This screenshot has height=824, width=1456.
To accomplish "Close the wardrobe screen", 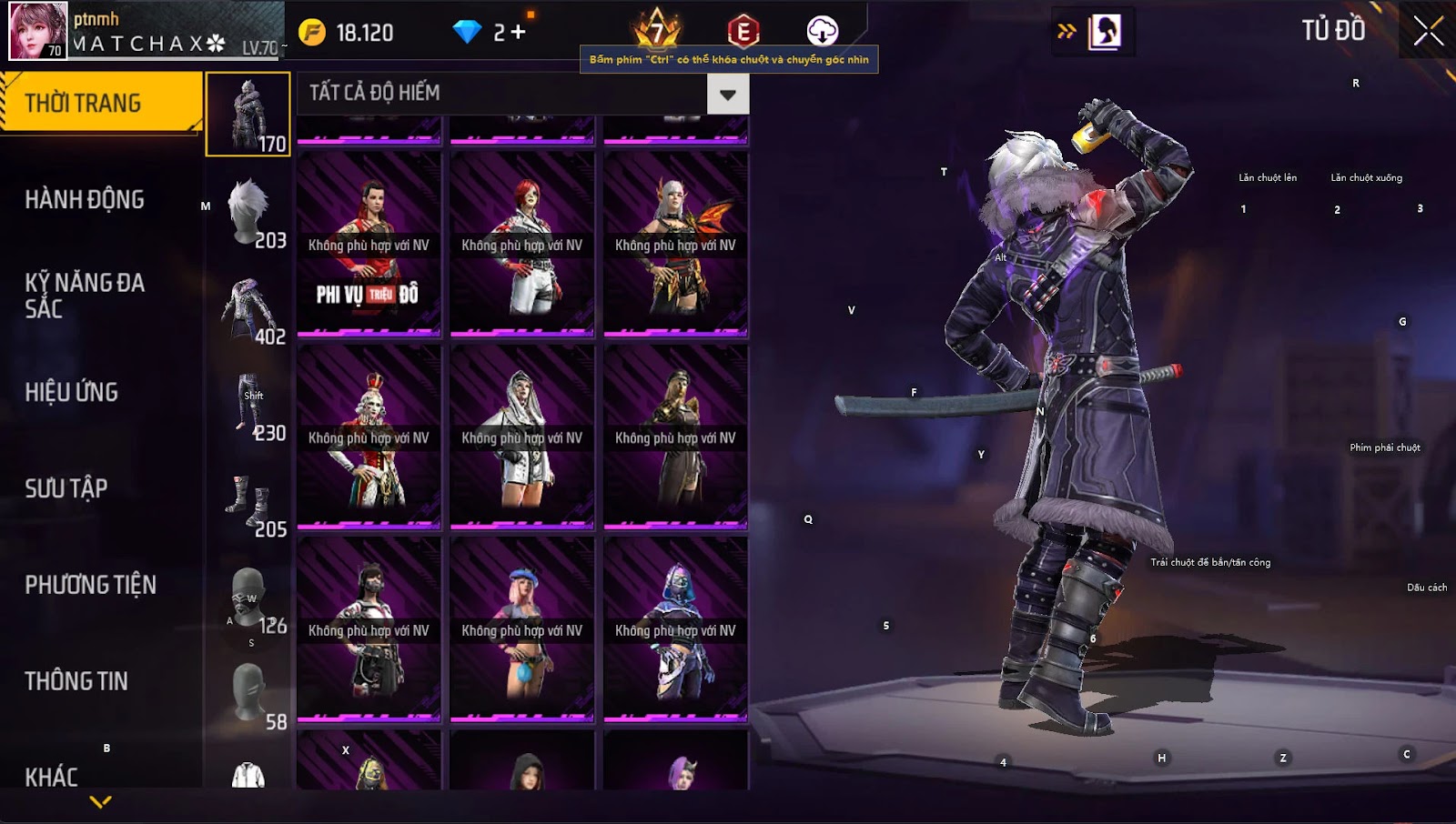I will tap(1428, 31).
